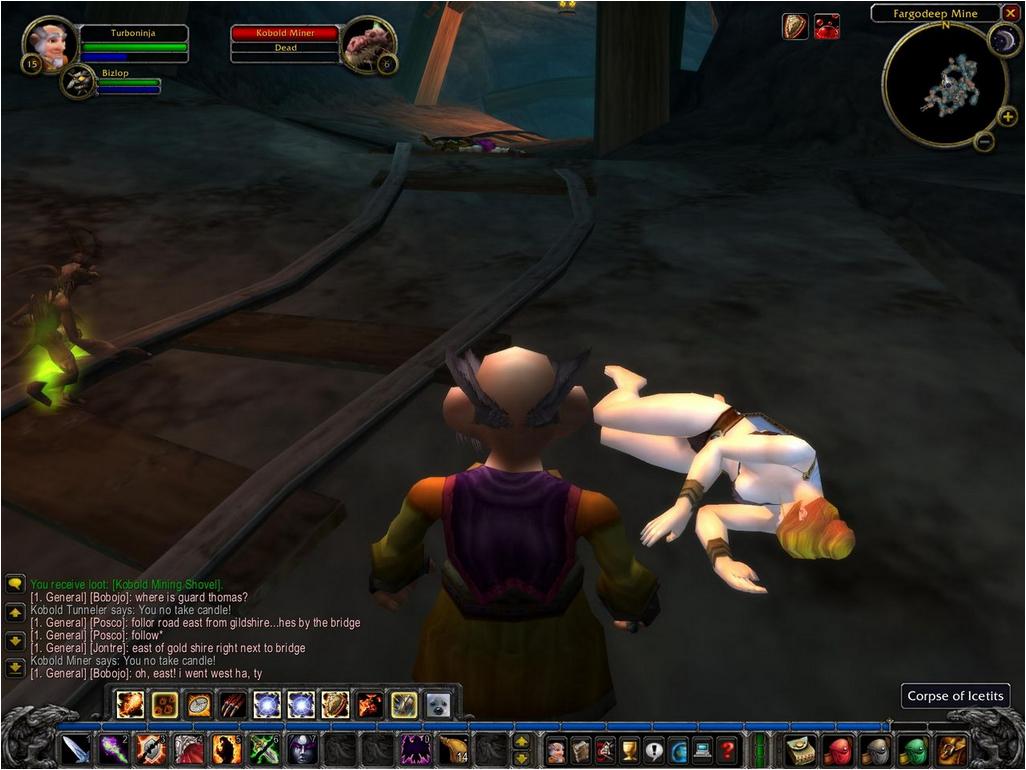Select the Turboninja player portrait
The height and width of the screenshot is (770, 1026).
[x=49, y=45]
